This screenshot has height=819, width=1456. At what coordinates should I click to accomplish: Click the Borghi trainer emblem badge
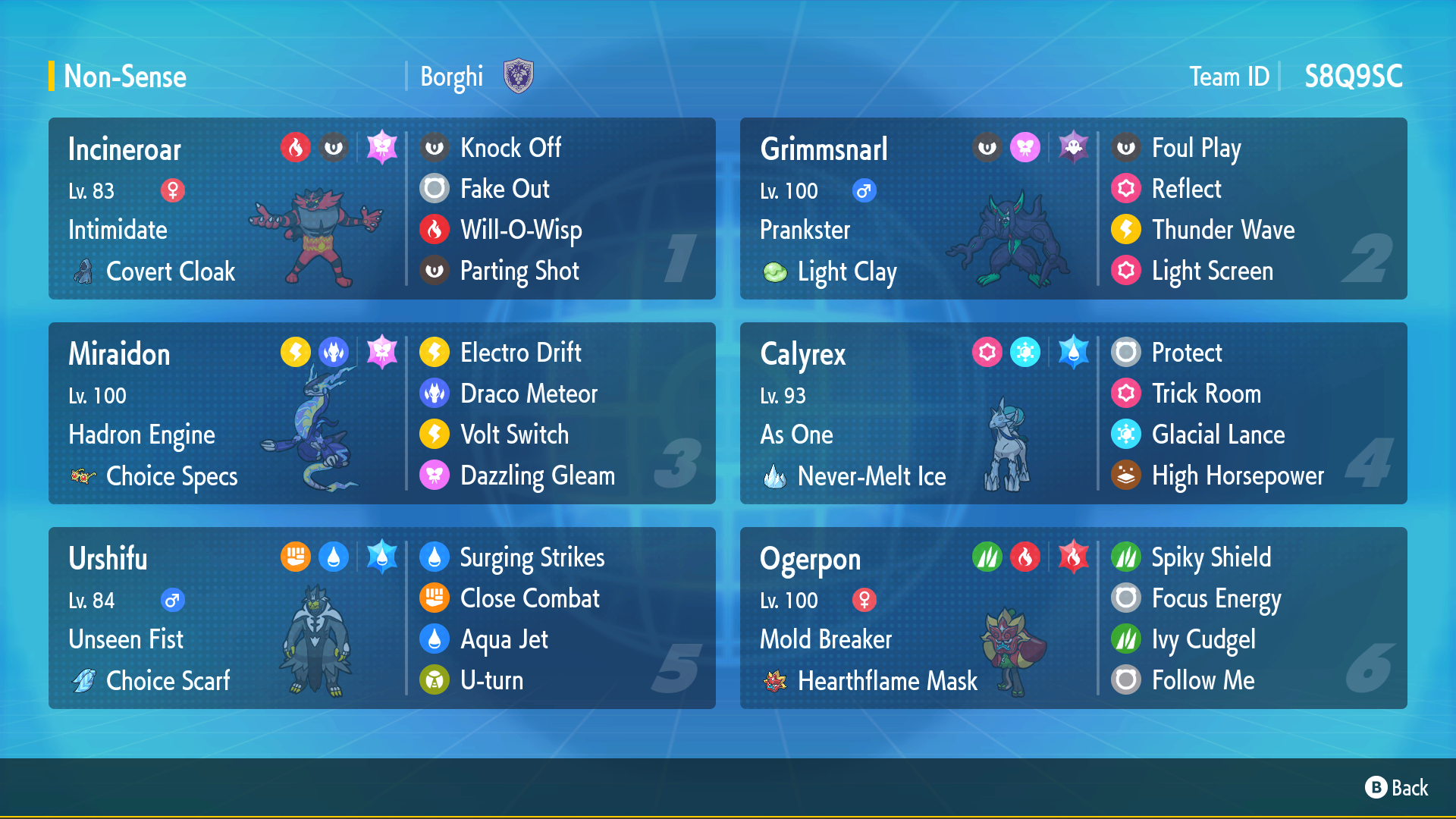pos(519,77)
